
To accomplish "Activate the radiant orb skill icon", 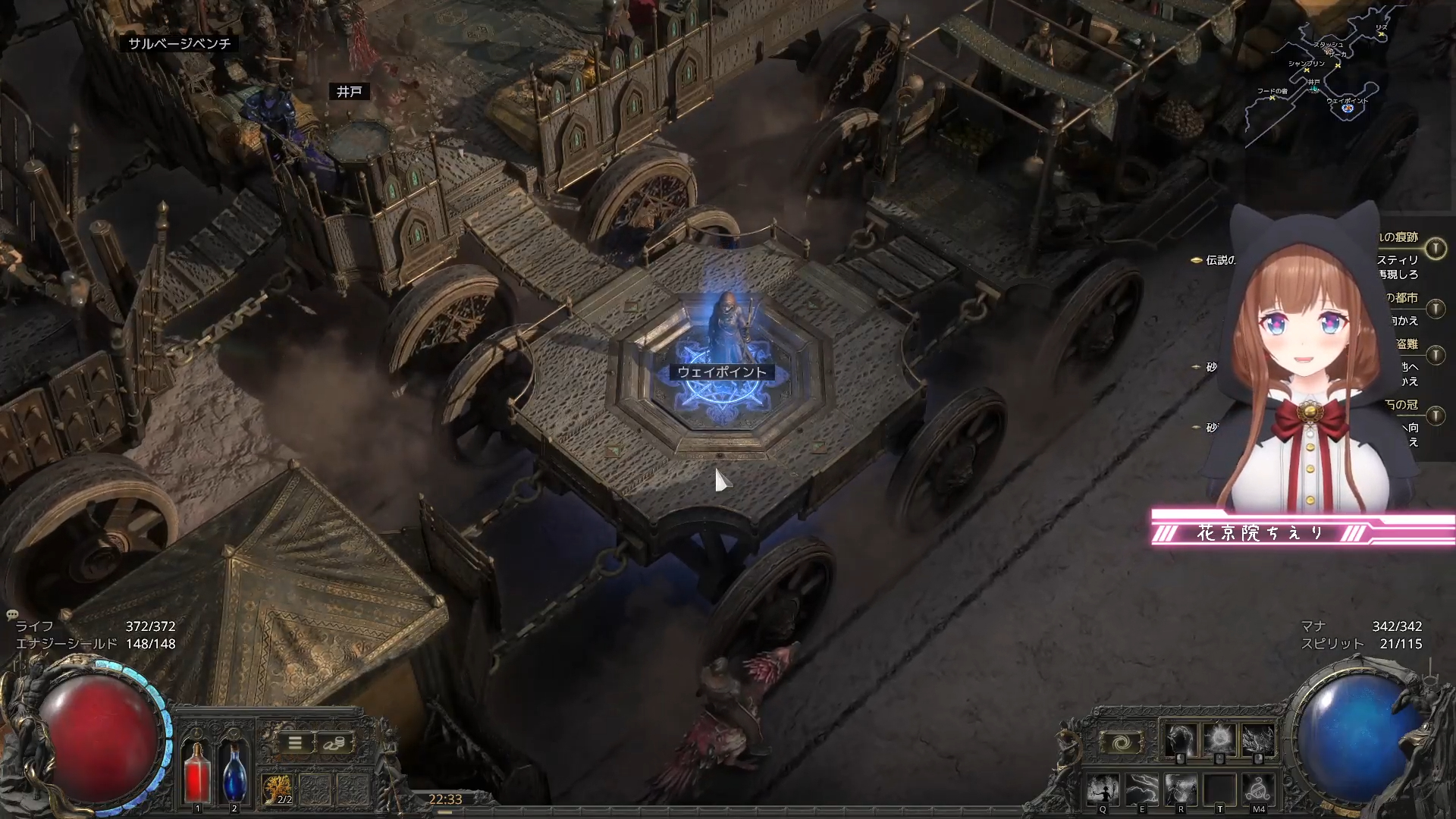I will [x=1219, y=740].
